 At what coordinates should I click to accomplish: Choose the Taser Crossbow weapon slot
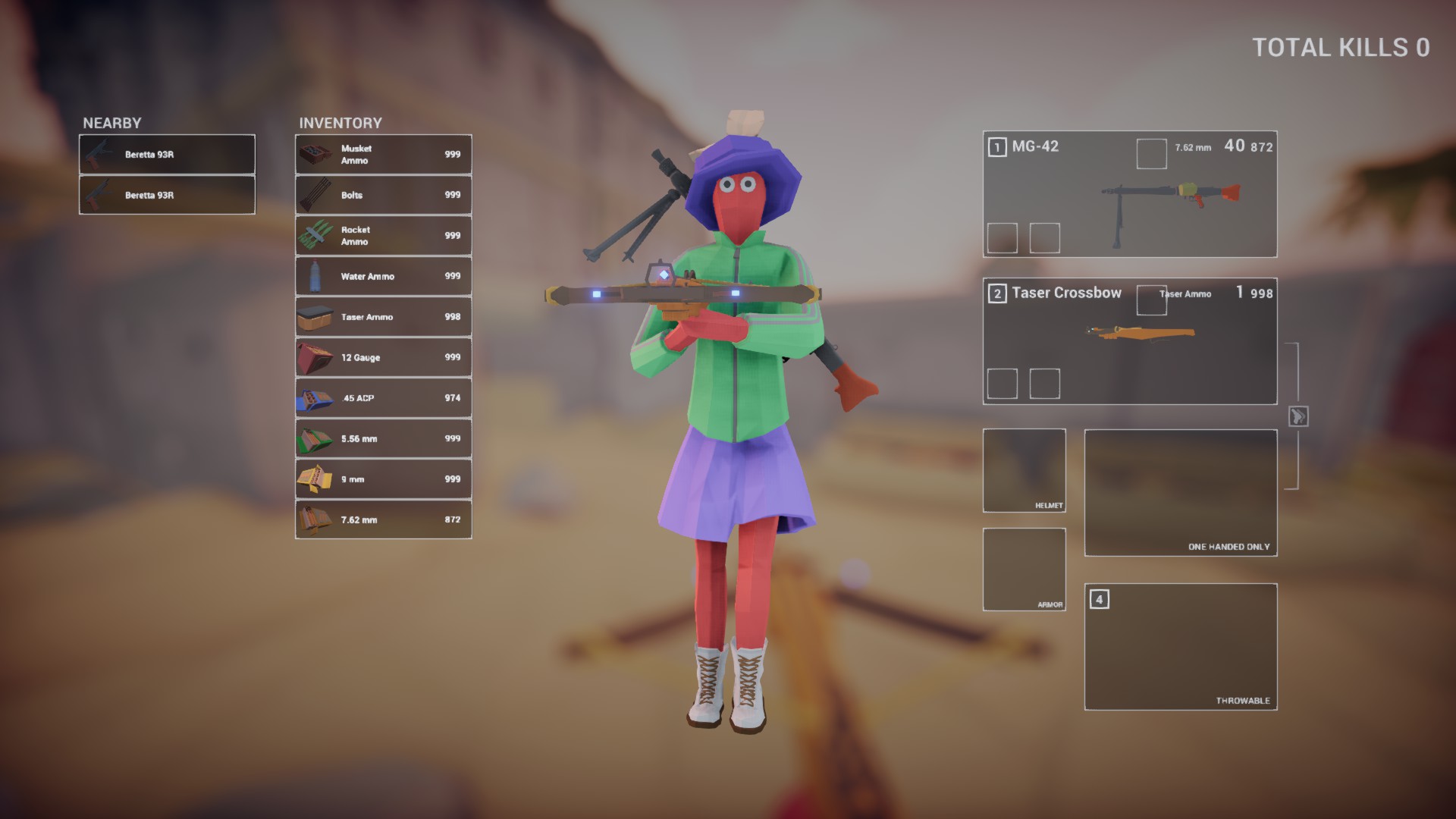pos(1129,340)
